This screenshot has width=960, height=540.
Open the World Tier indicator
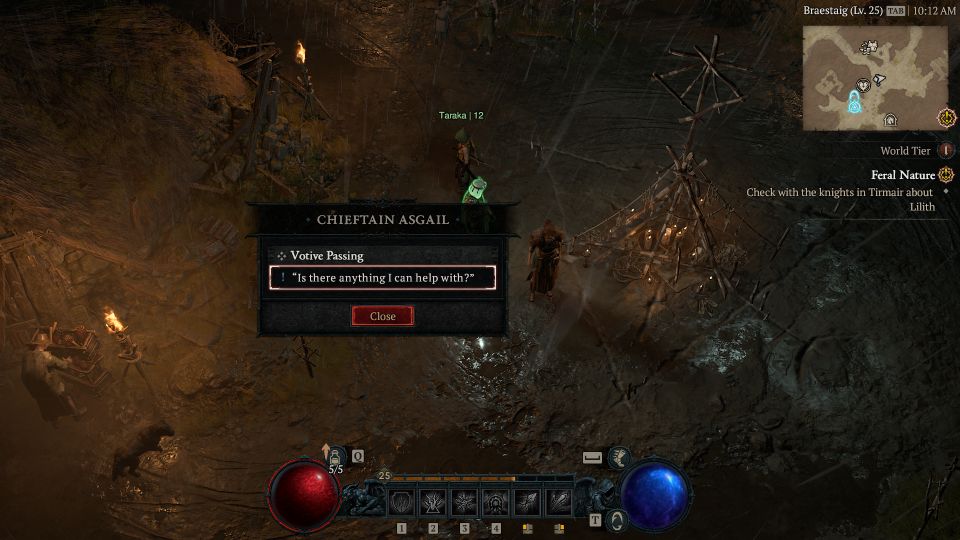pos(946,151)
